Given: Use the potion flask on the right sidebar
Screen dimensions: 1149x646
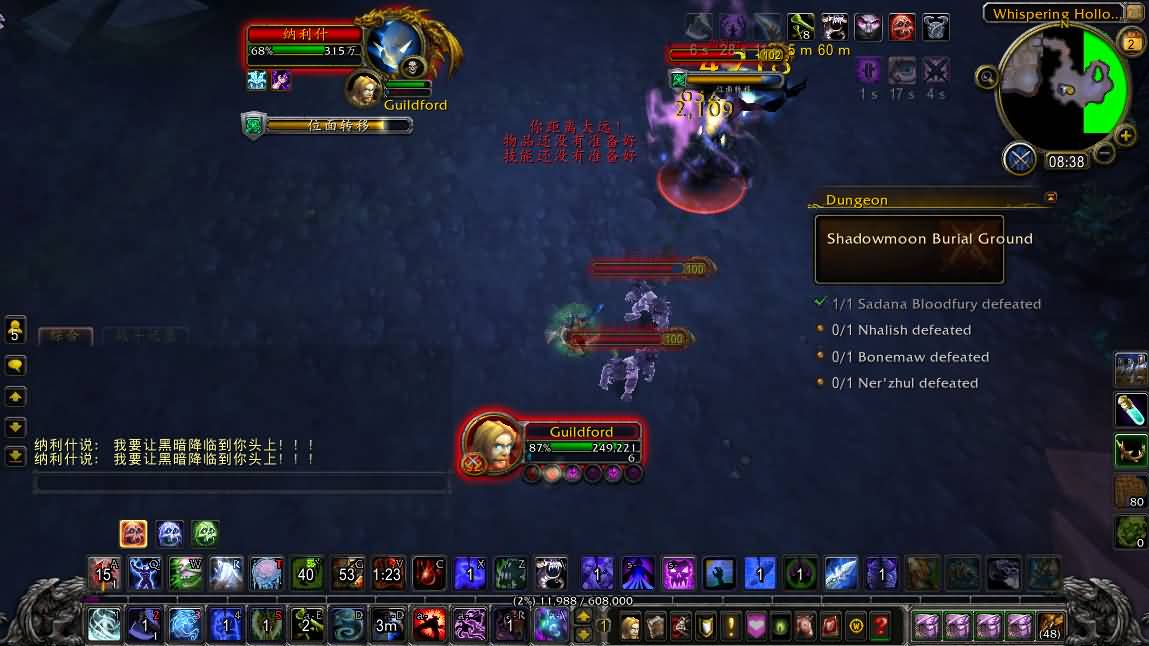Looking at the screenshot, I should 1131,409.
